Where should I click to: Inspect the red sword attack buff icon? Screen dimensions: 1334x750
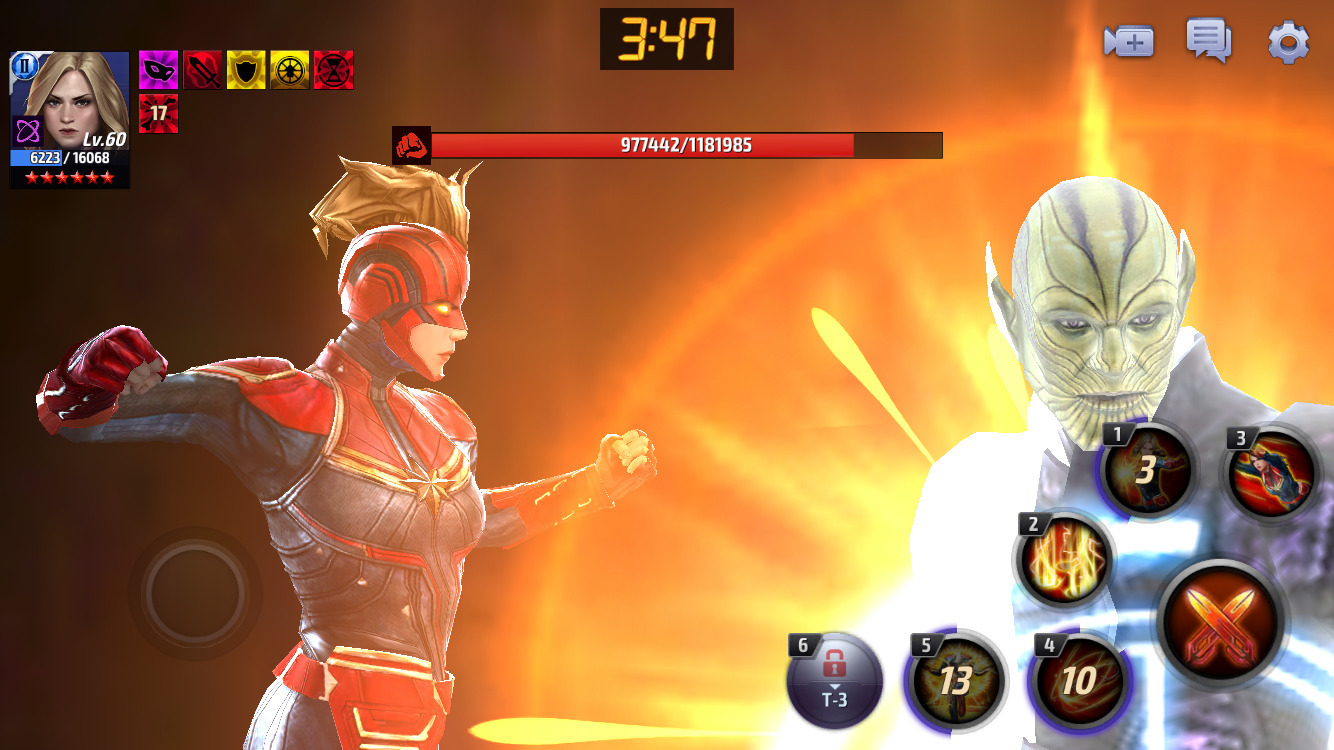point(203,68)
